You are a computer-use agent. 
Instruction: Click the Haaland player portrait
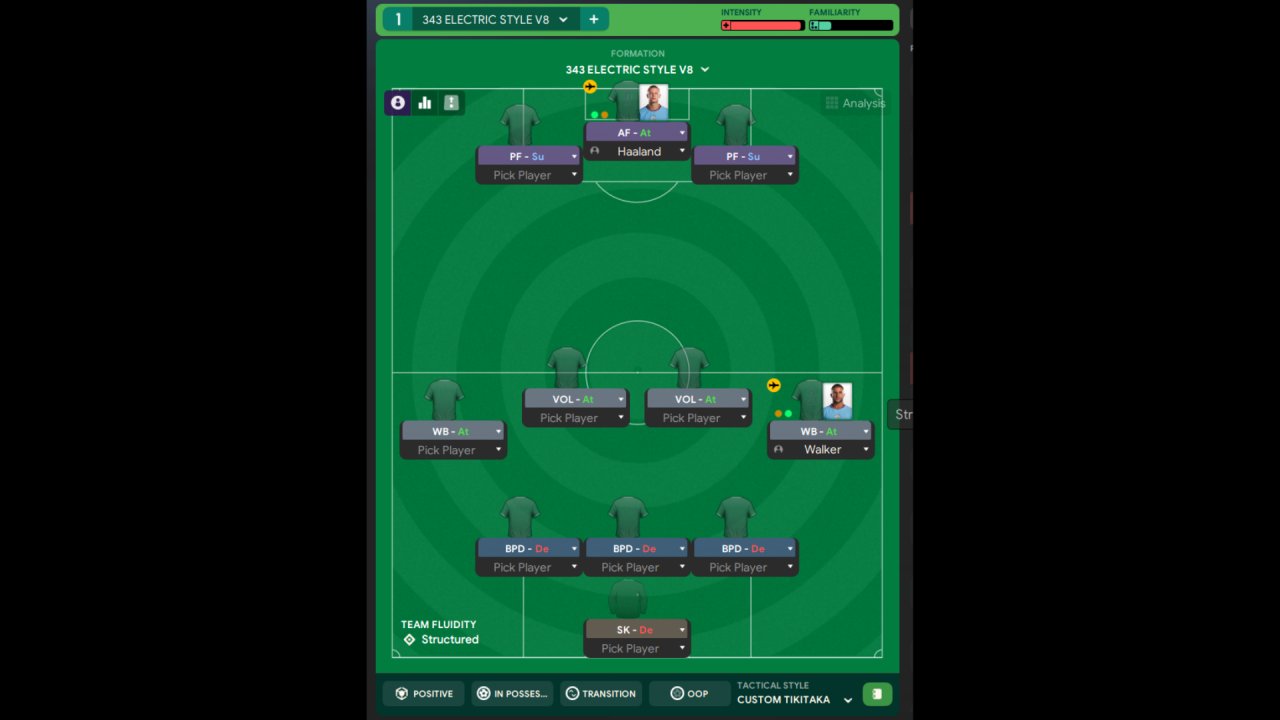point(654,102)
